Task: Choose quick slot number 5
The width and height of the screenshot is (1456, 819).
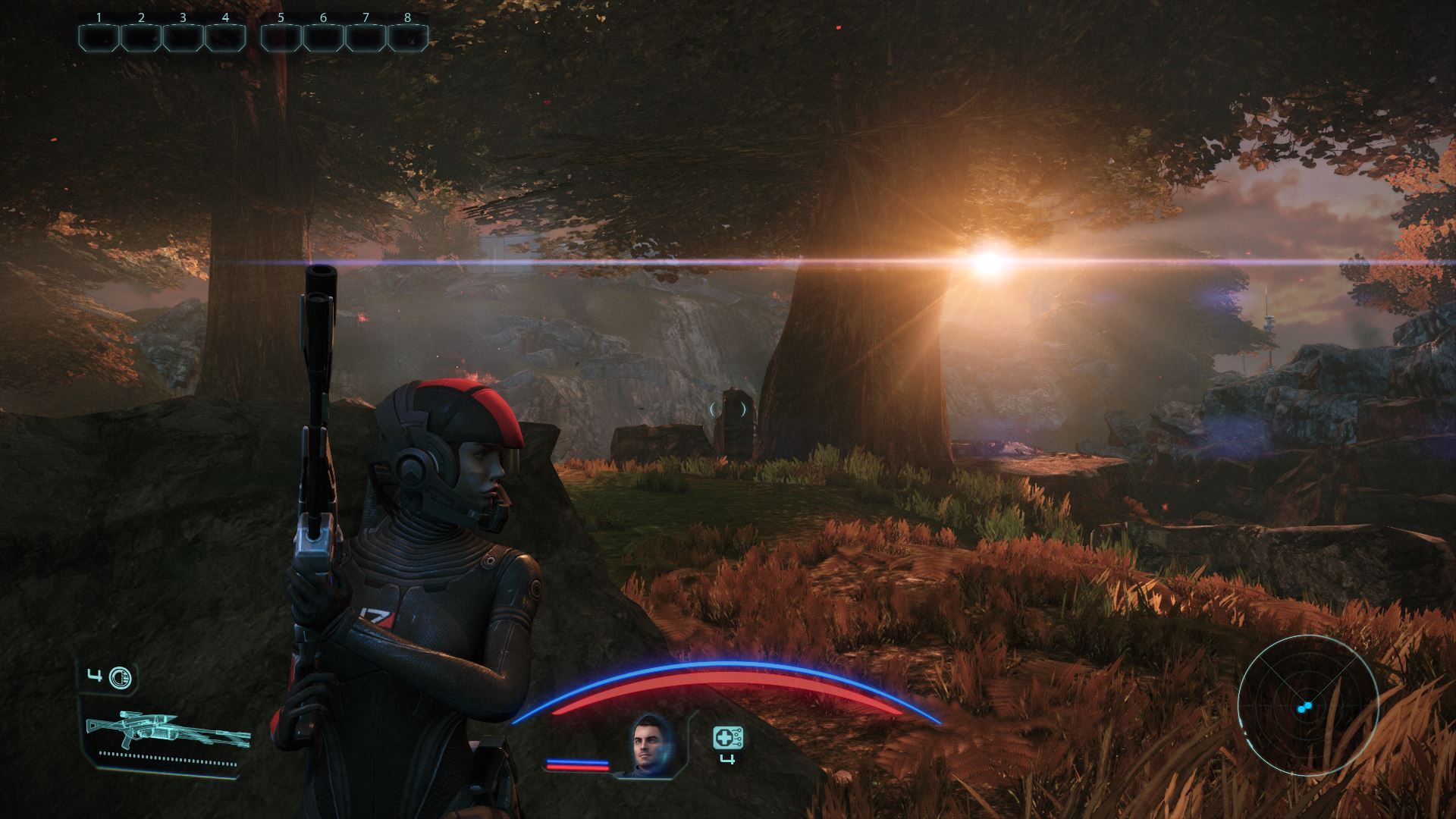Action: tap(281, 38)
